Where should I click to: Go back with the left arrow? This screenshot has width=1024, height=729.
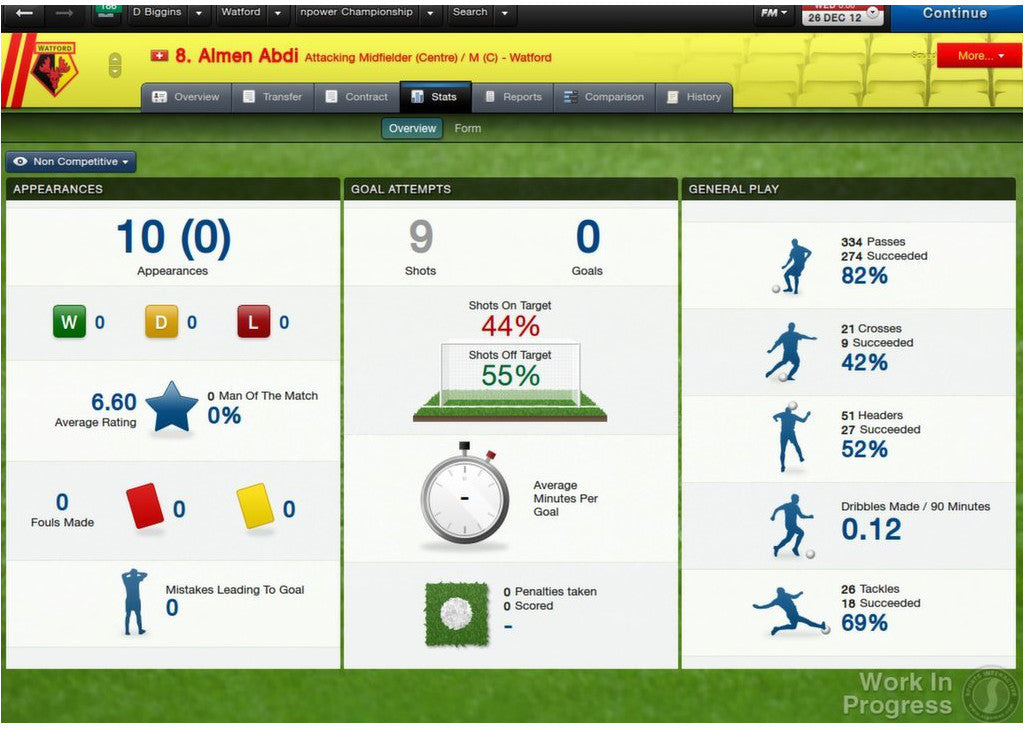[25, 13]
